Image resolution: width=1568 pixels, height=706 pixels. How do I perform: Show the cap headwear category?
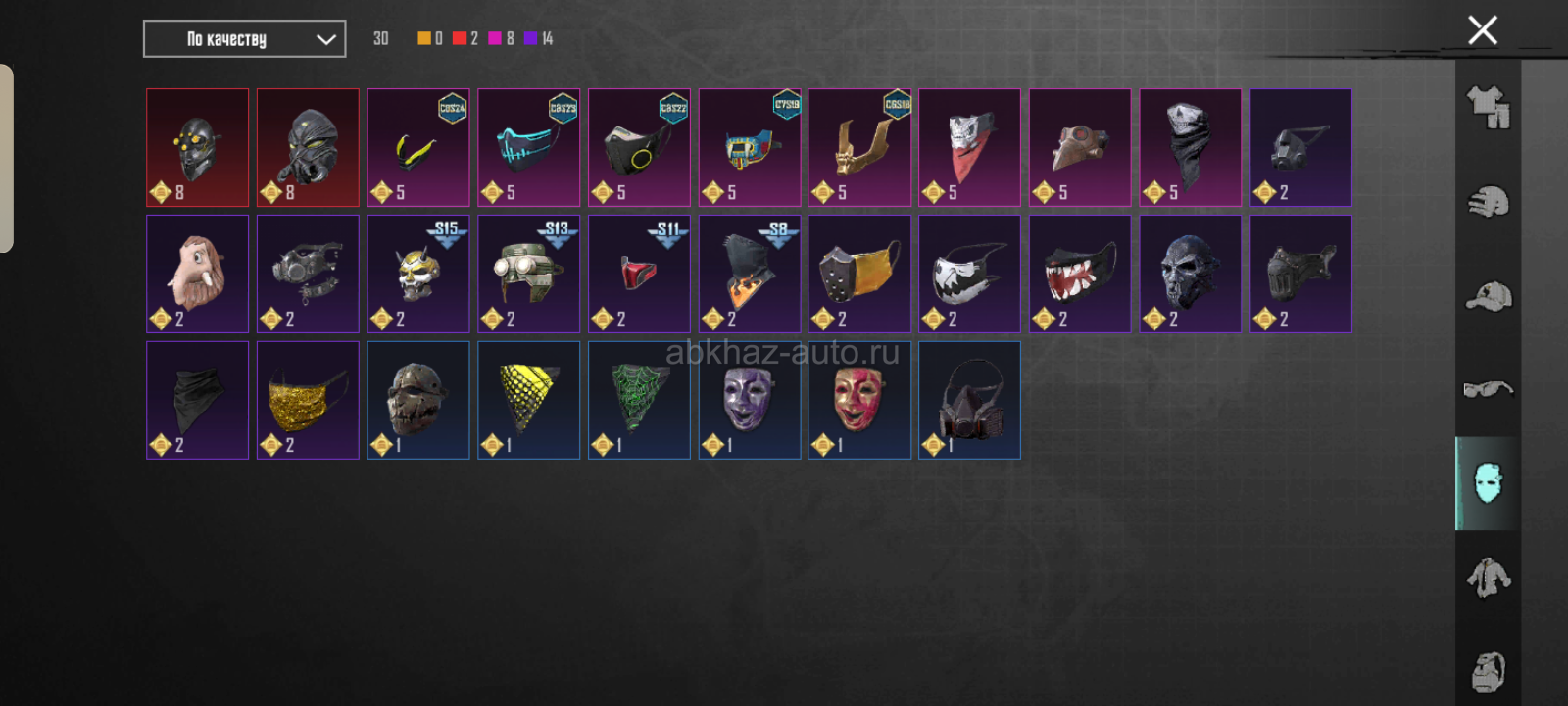coord(1488,296)
